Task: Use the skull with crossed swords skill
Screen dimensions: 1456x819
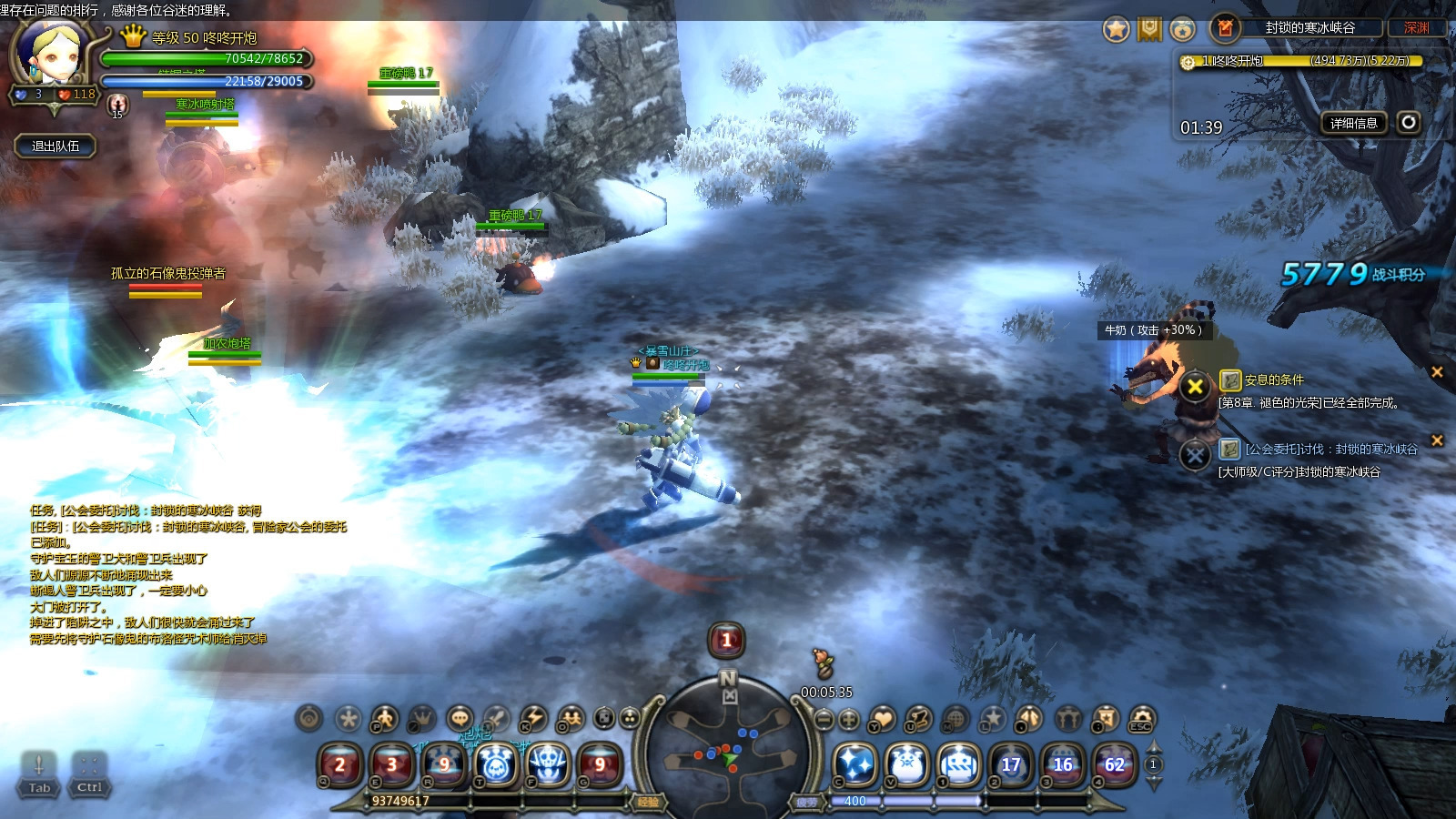Action: 549,764
